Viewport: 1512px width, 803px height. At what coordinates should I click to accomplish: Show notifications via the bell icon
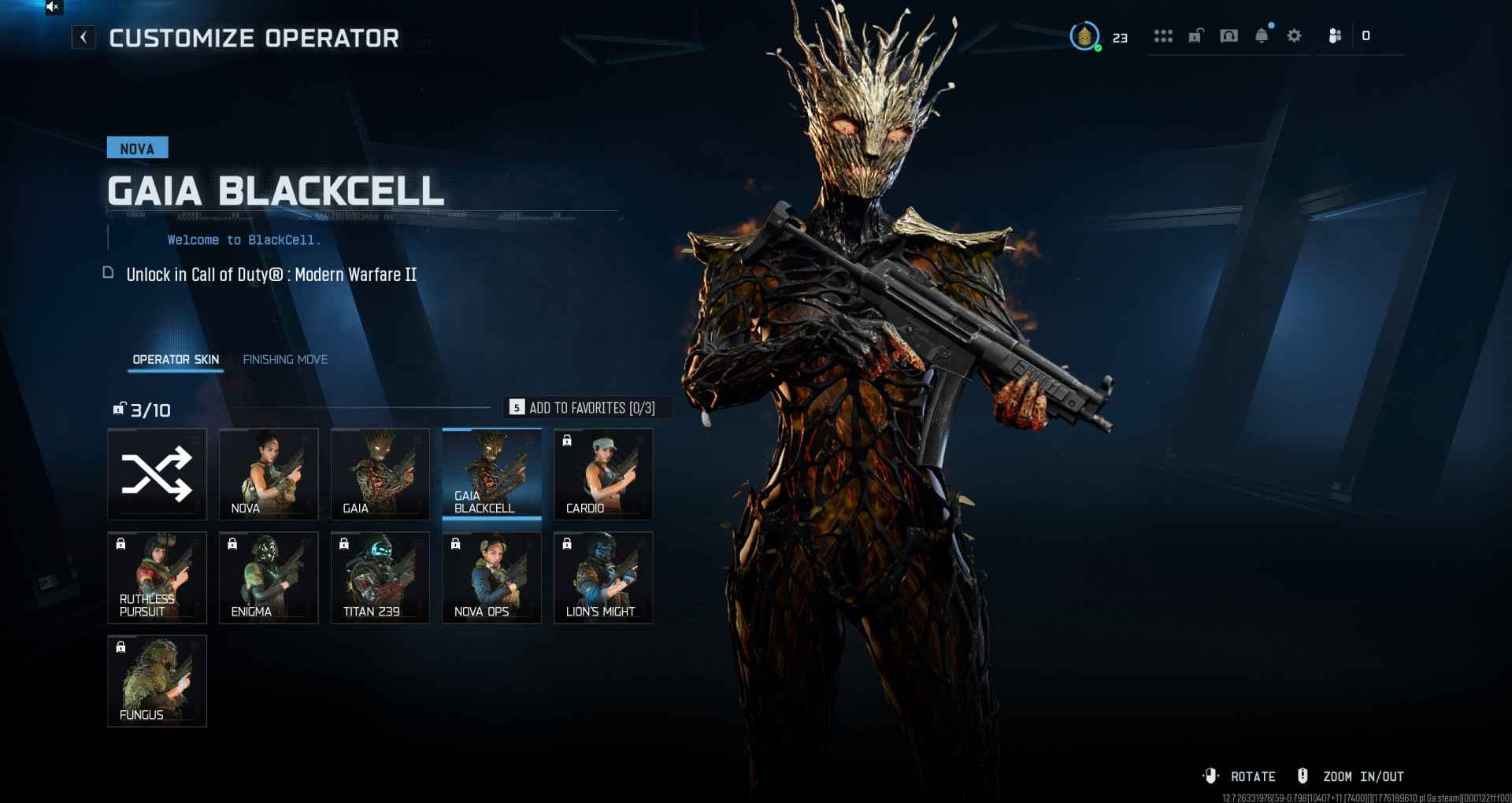1262,36
